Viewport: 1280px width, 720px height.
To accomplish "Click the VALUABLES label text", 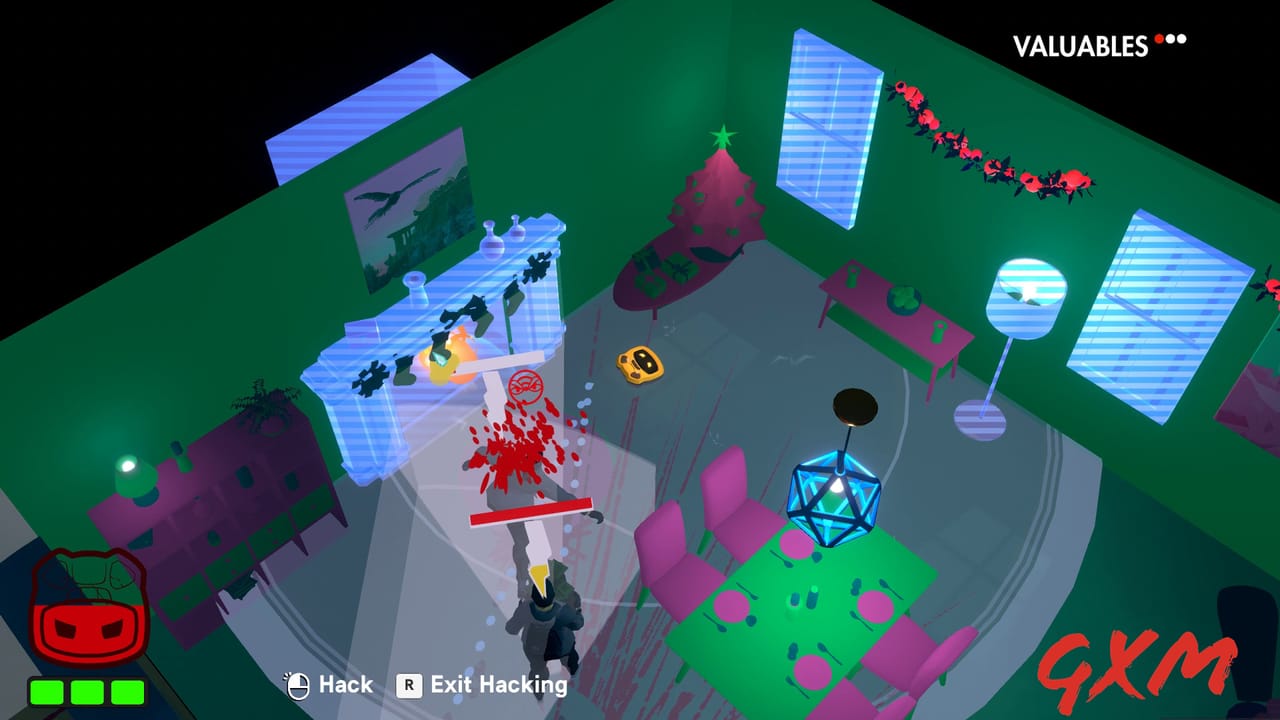I will pos(1080,42).
